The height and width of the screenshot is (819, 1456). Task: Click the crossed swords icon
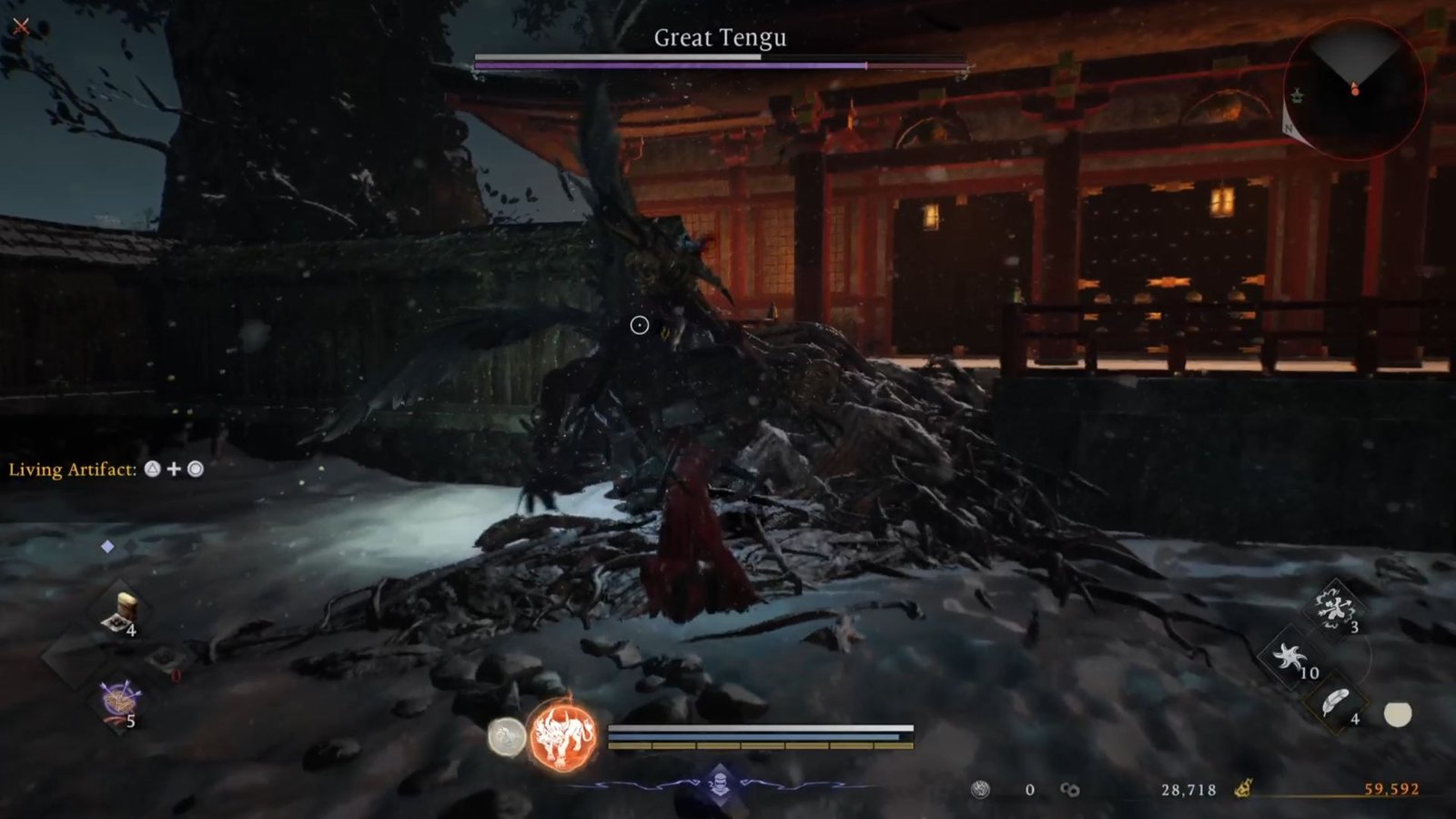(21, 26)
